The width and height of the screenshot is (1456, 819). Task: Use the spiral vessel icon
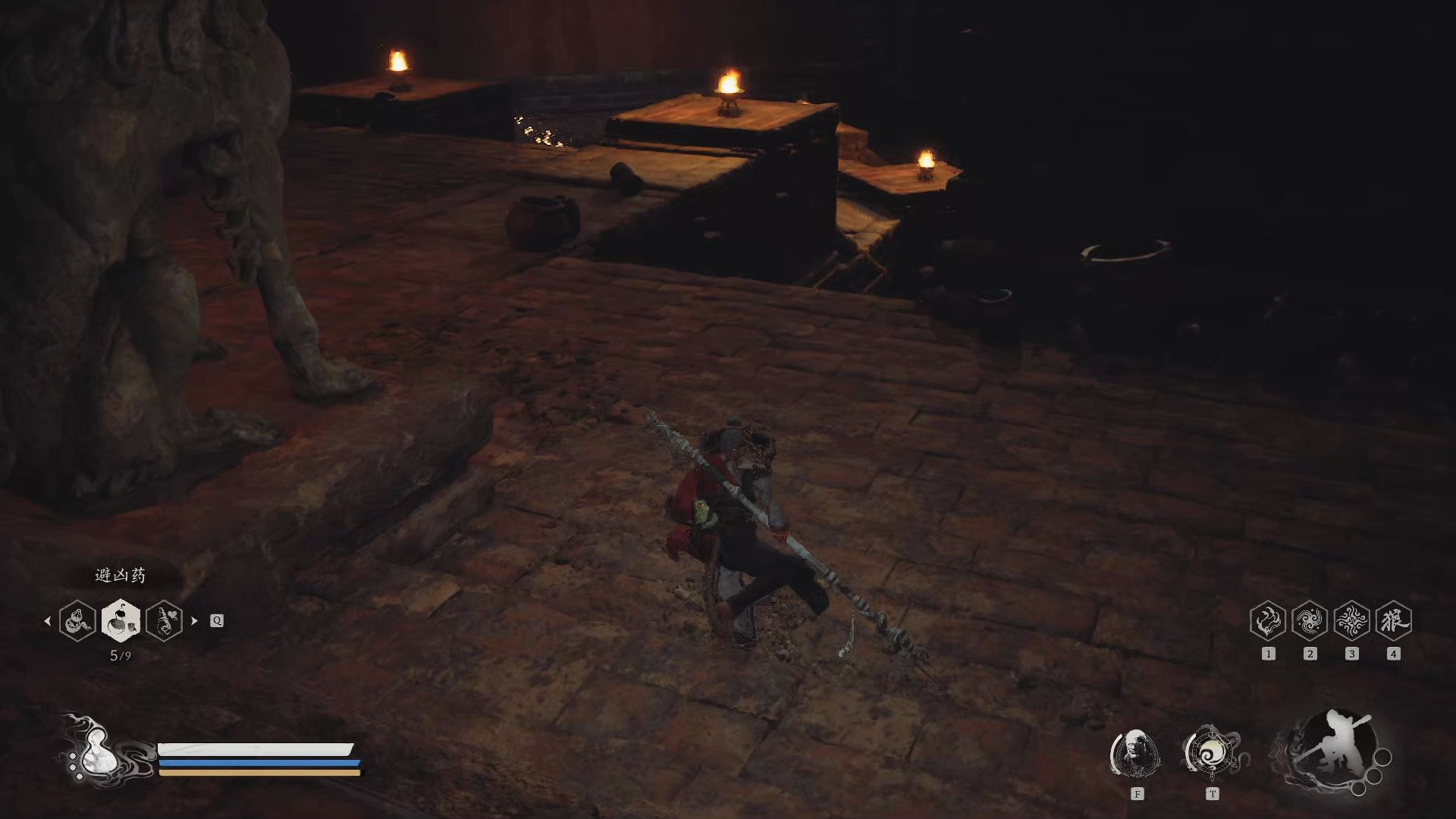click(1211, 753)
